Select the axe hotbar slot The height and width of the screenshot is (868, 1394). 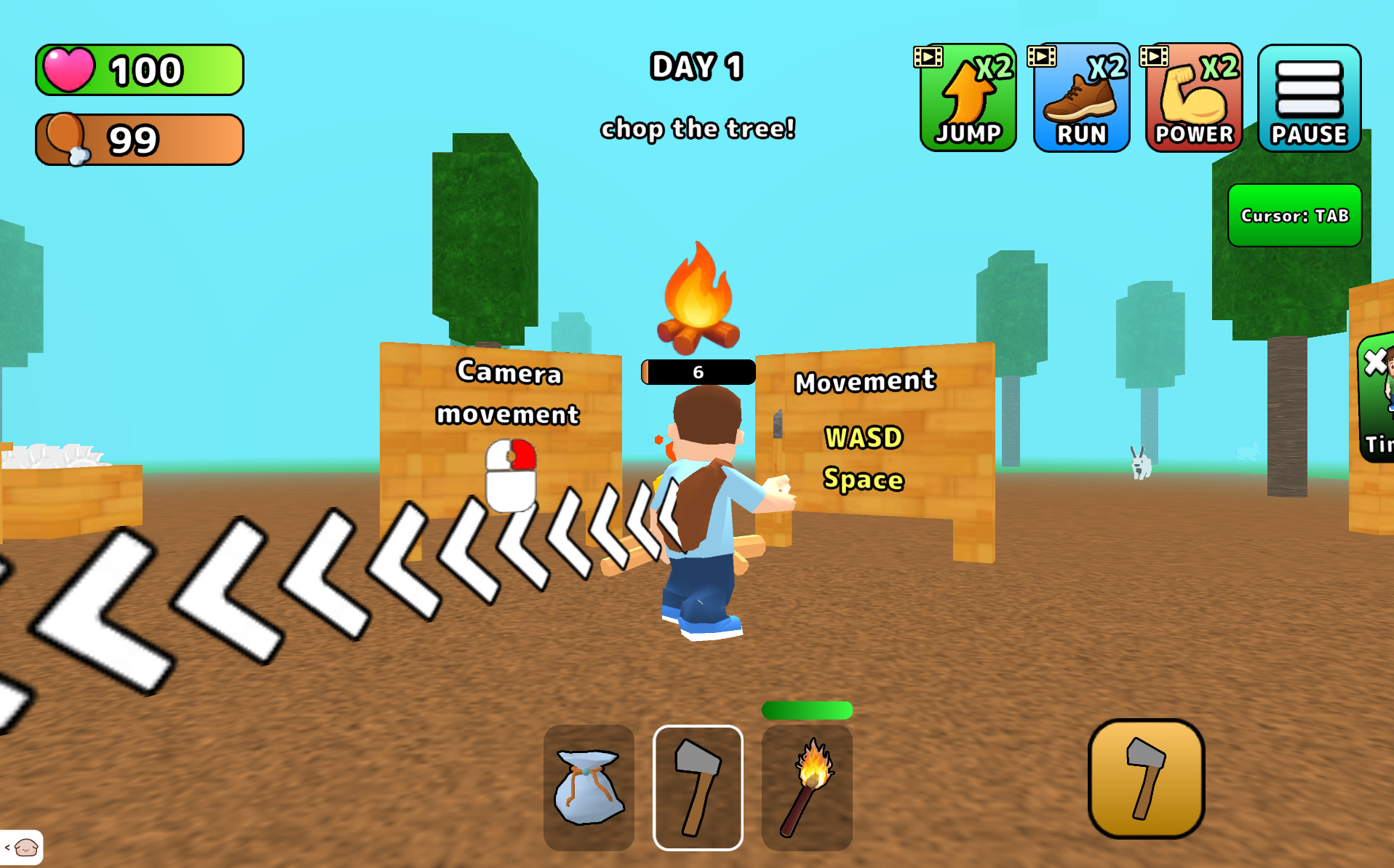coord(698,787)
